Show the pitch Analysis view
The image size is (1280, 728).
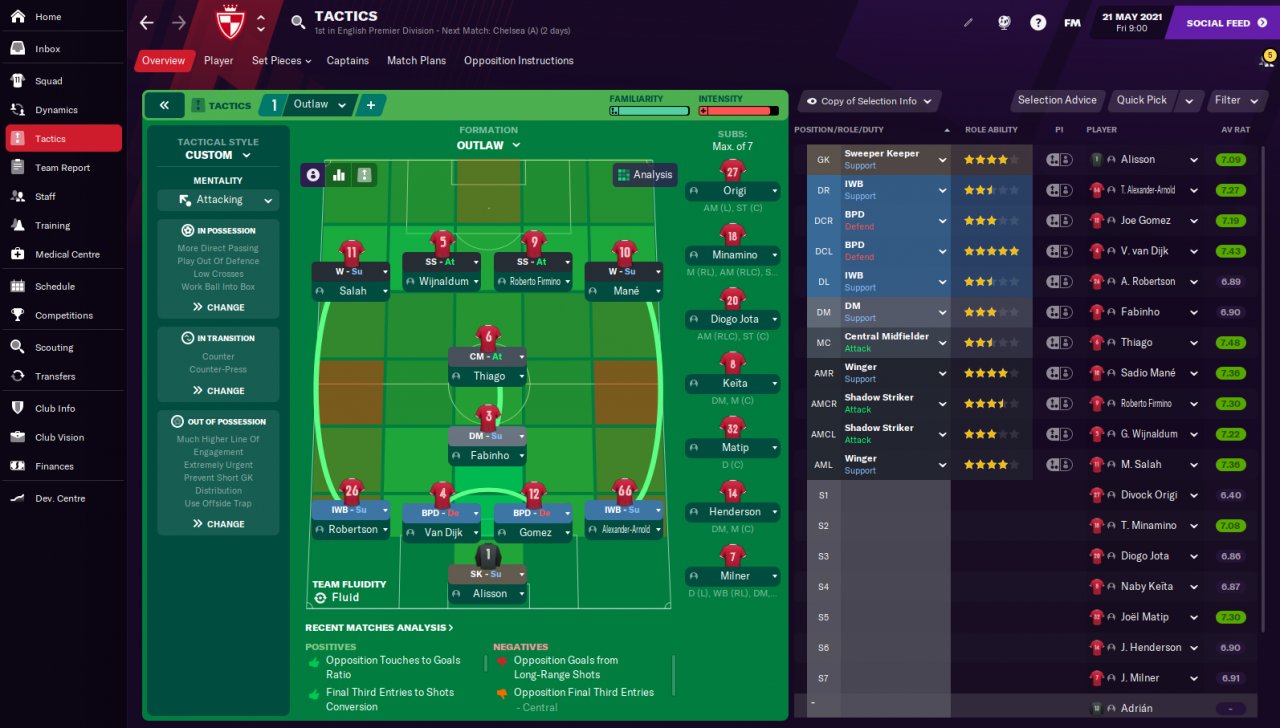[645, 174]
